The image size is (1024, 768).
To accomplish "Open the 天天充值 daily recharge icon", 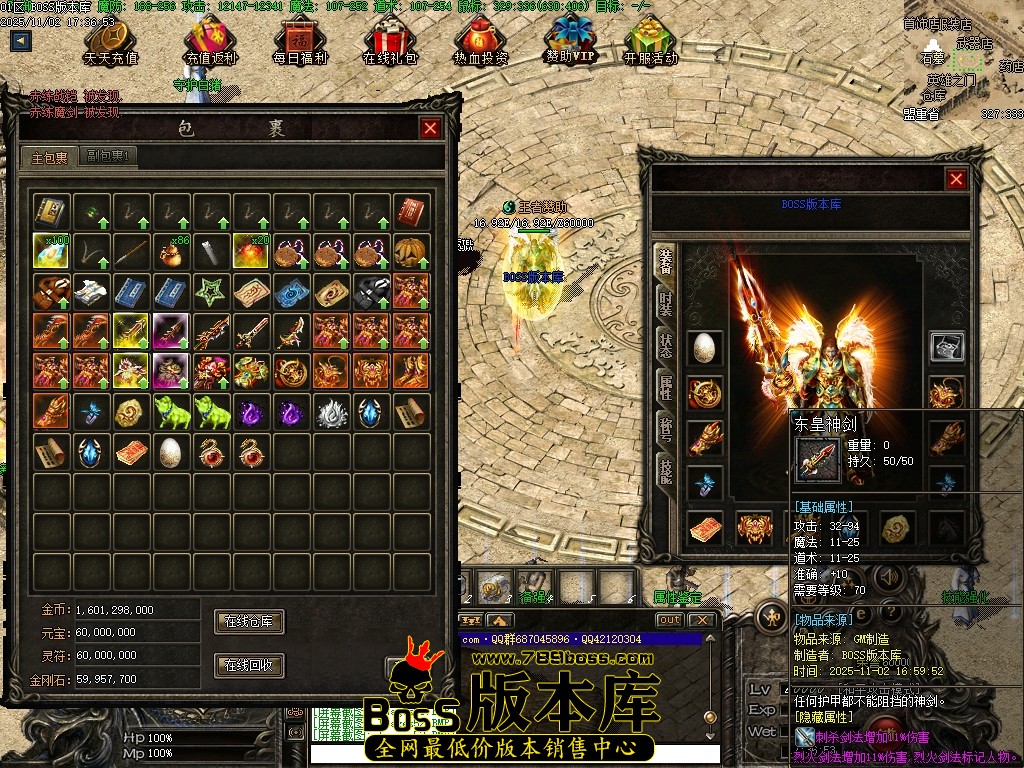I will click(111, 42).
